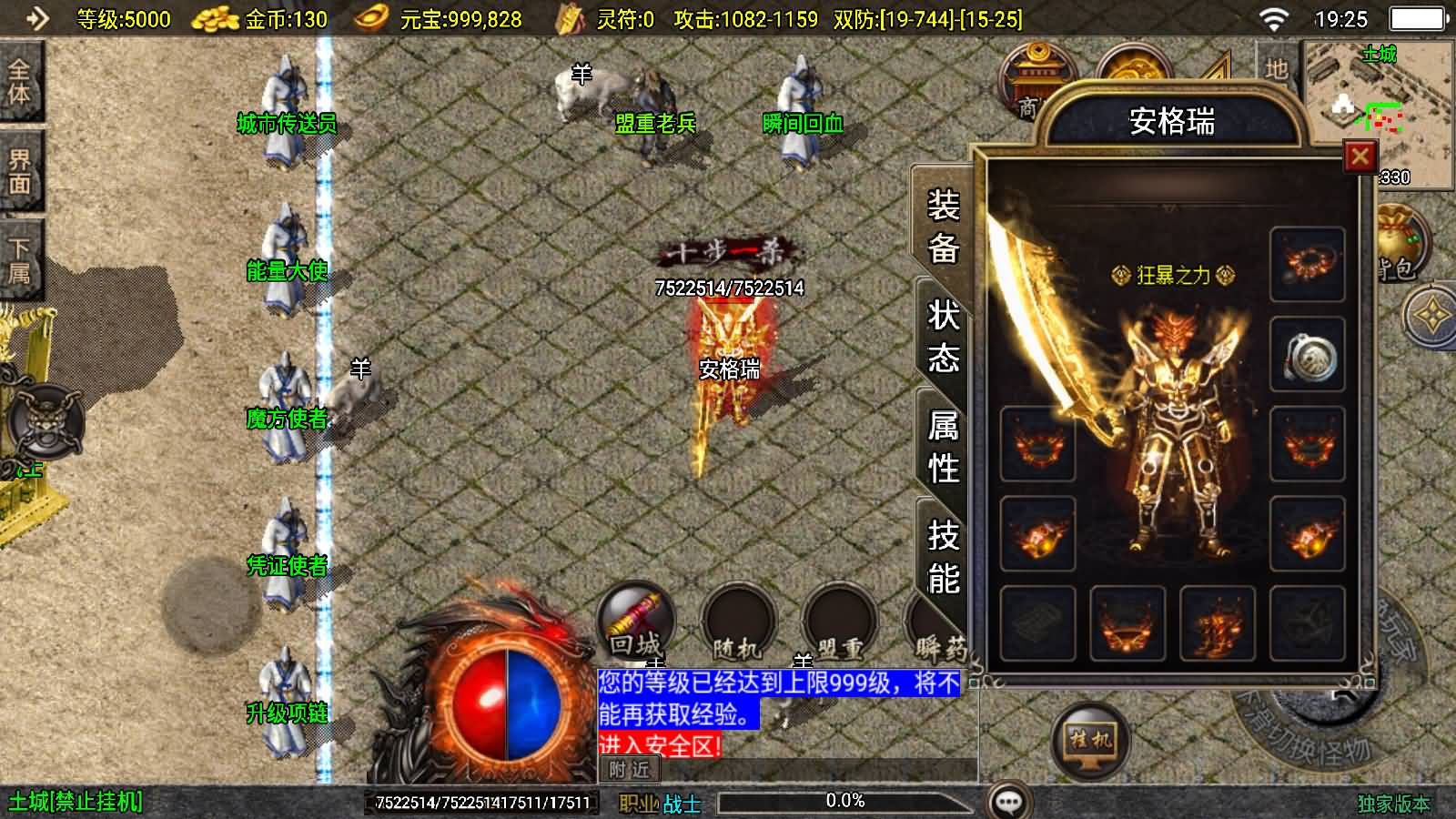The width and height of the screenshot is (1456, 819).
Task: Activate the 随机 teleport button
Action: pos(736,624)
